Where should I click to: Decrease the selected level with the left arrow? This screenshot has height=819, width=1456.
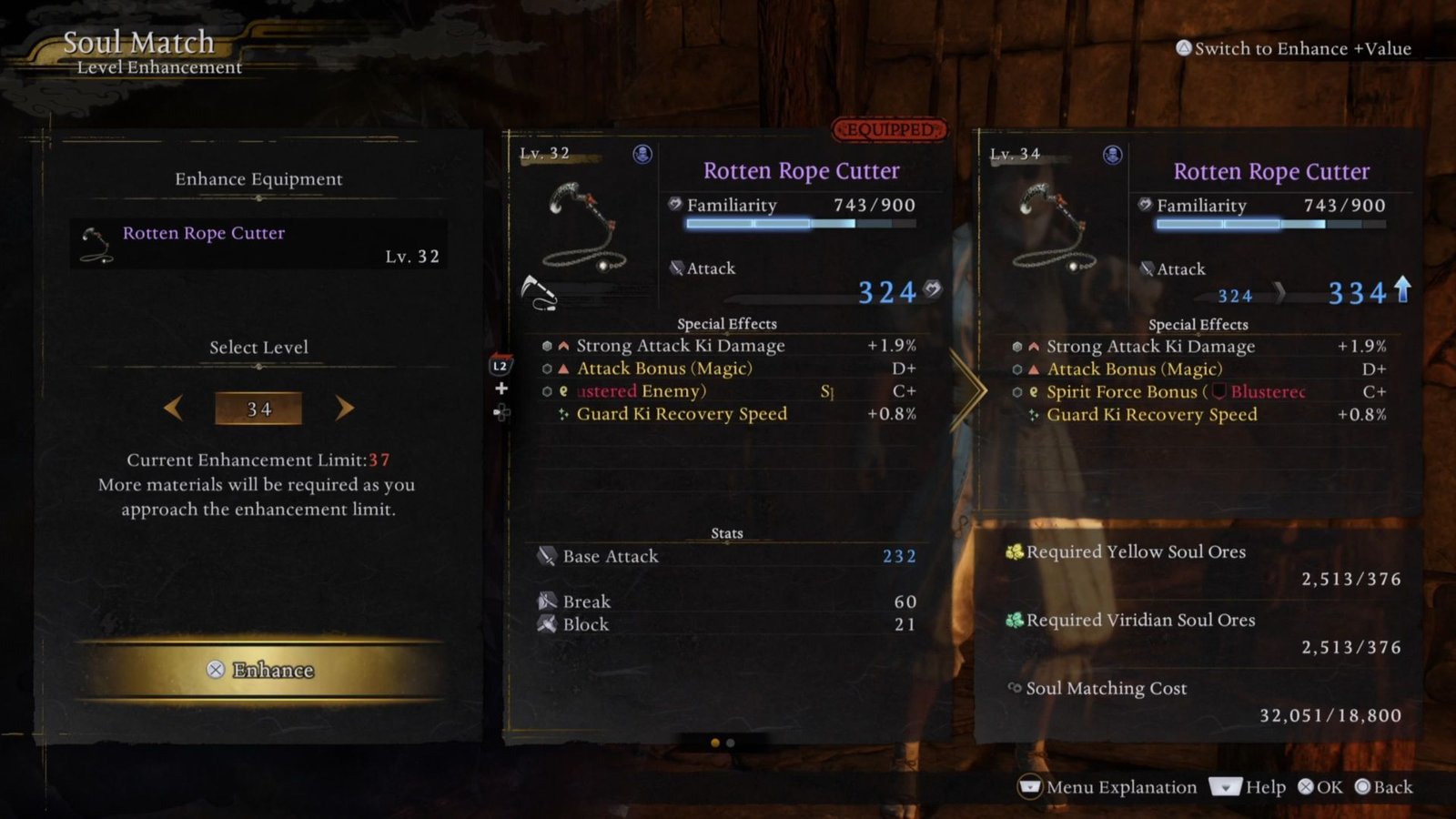pos(174,409)
